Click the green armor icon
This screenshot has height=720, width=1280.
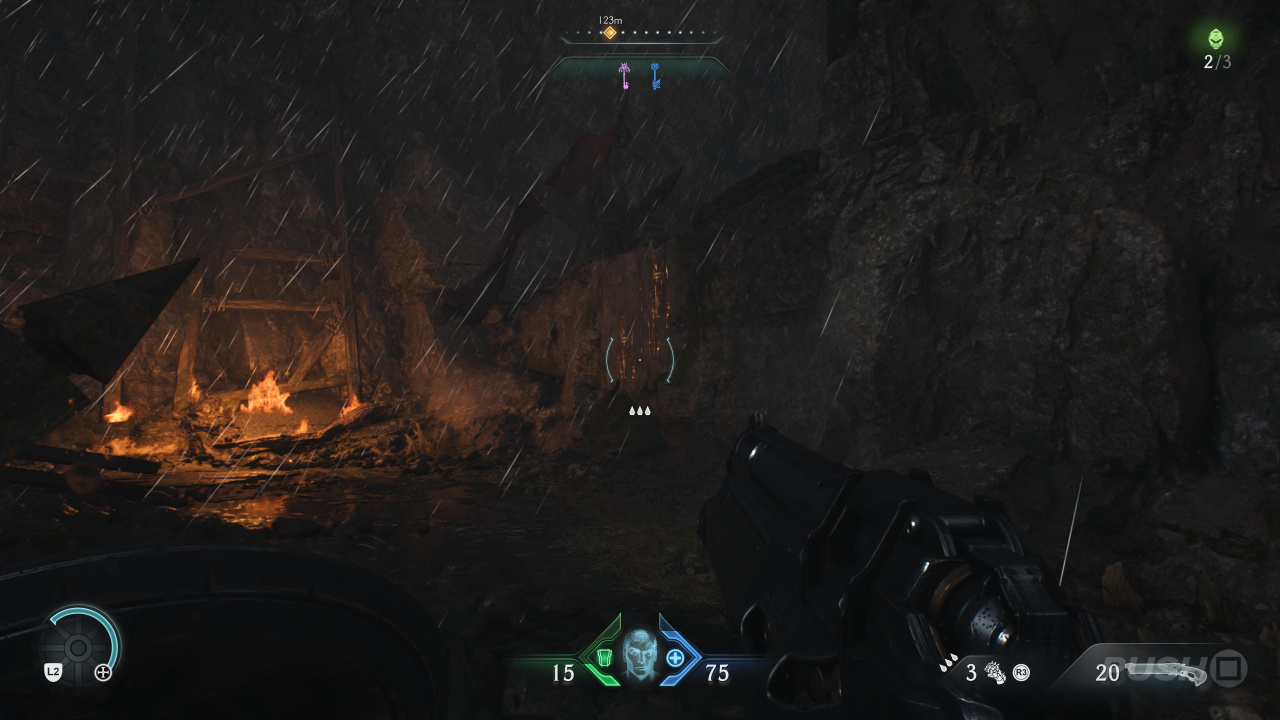[x=604, y=657]
